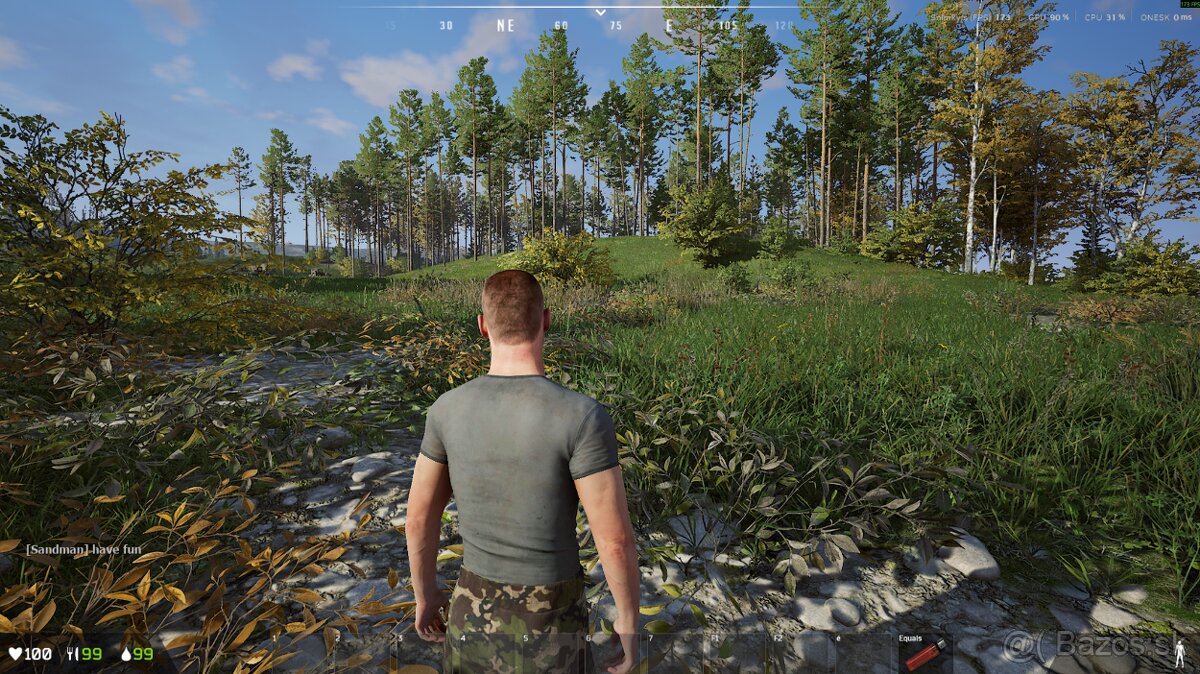Click the standing stance indicator icon
This screenshot has width=1200, height=674.
click(1182, 652)
